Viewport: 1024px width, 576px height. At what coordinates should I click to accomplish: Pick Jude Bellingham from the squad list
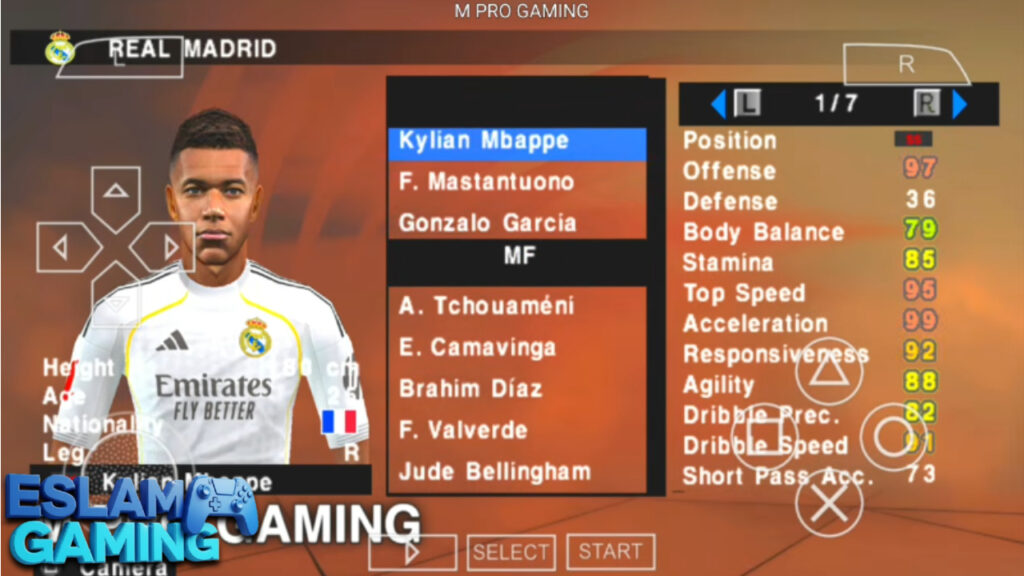[x=516, y=471]
